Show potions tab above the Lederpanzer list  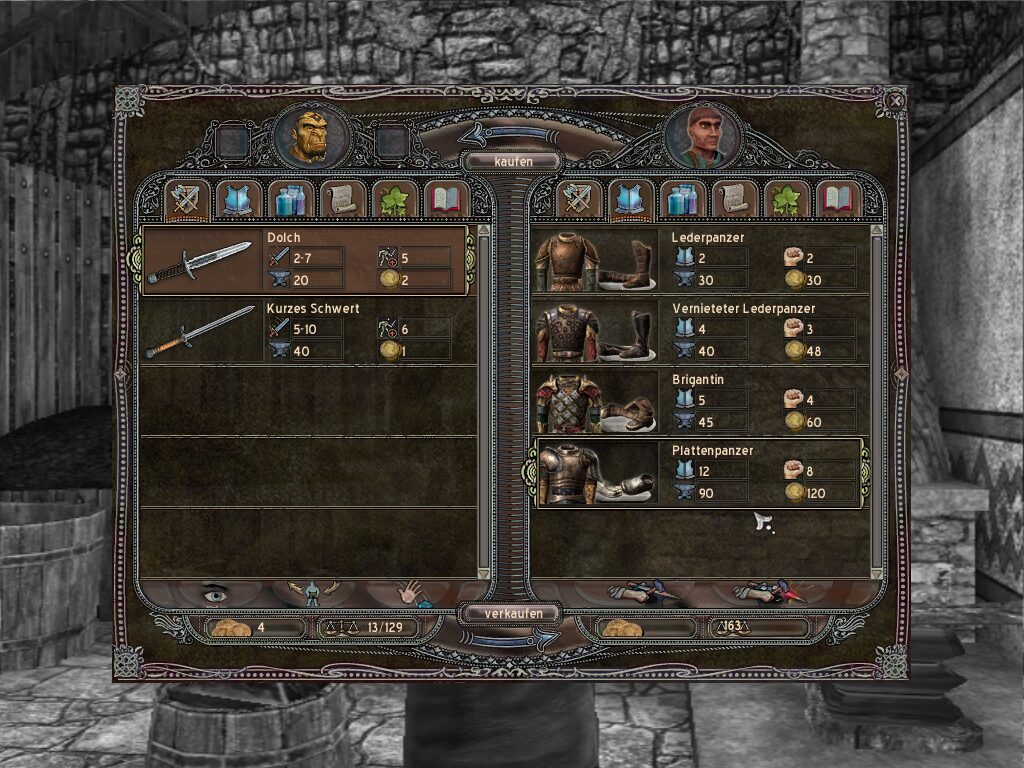tap(683, 201)
